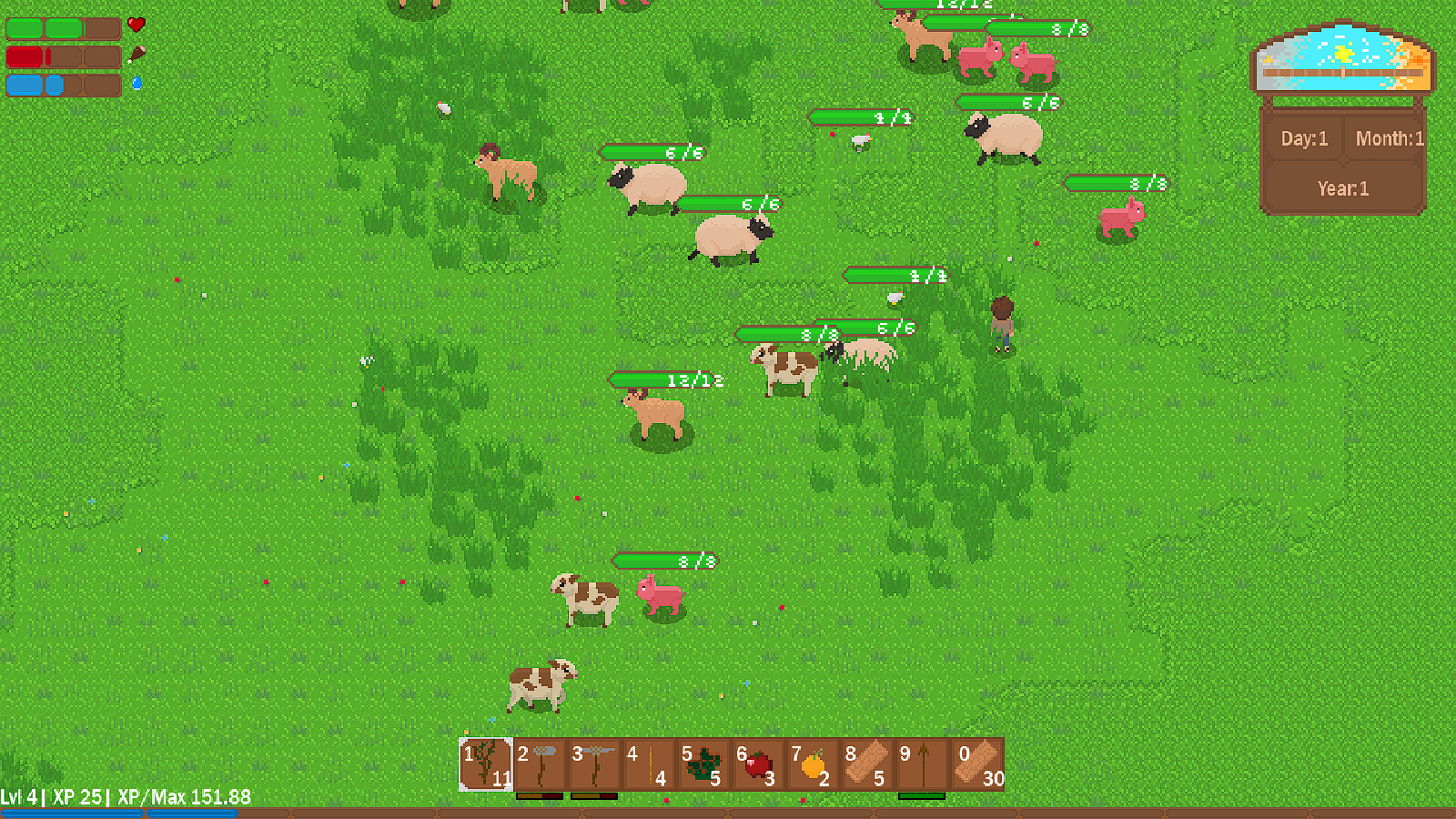Click the drumstick hunger icon
Image resolution: width=1456 pixels, height=819 pixels.
[135, 56]
